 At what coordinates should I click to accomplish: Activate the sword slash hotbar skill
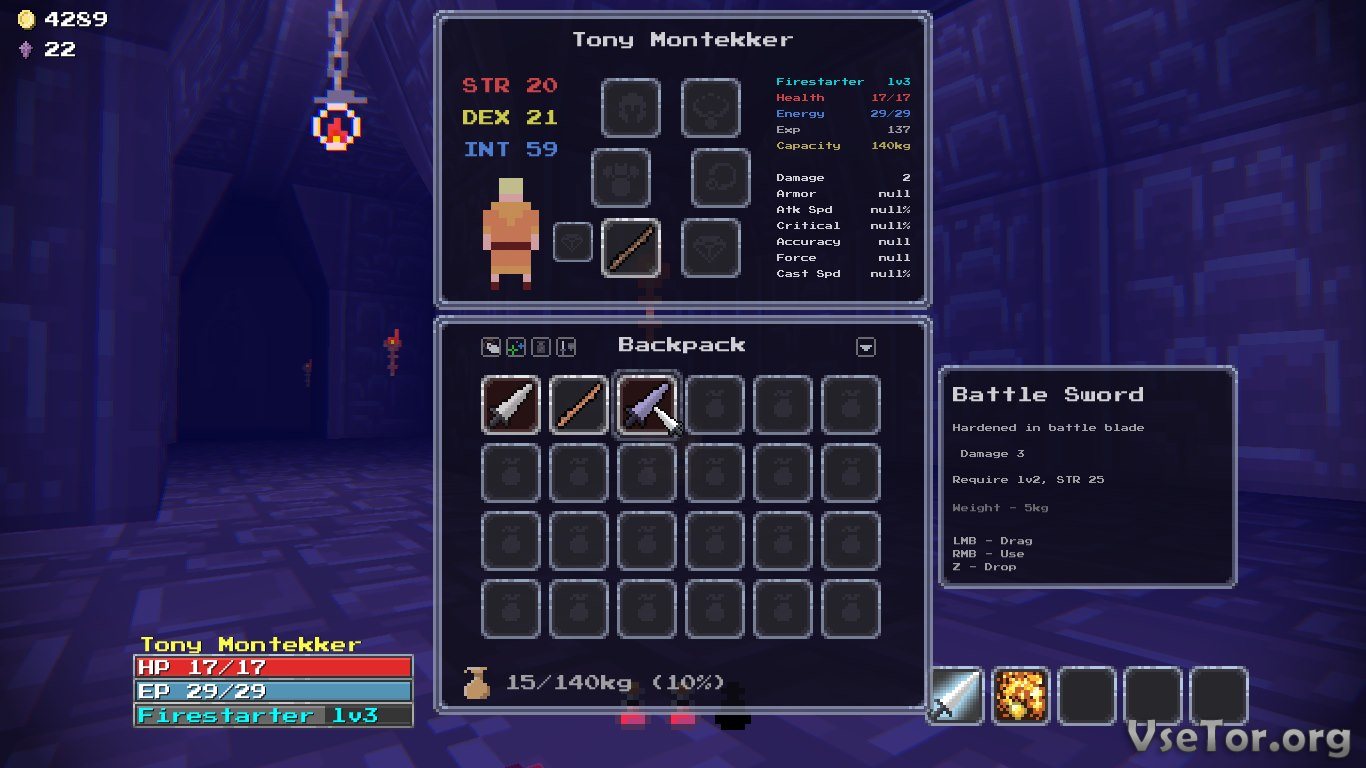(956, 696)
